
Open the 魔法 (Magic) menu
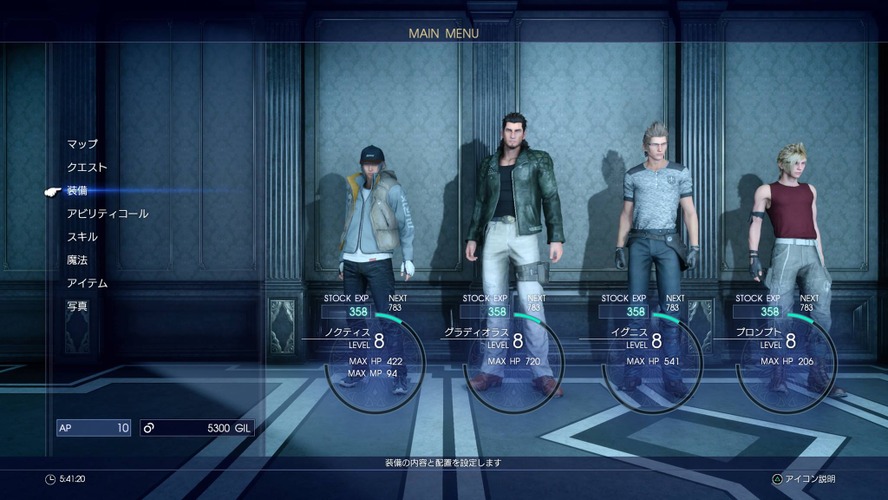[77, 260]
